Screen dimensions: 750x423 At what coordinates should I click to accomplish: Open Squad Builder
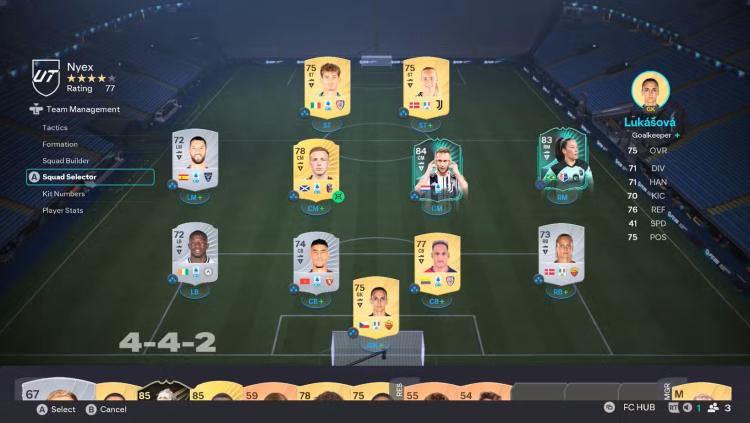click(65, 160)
